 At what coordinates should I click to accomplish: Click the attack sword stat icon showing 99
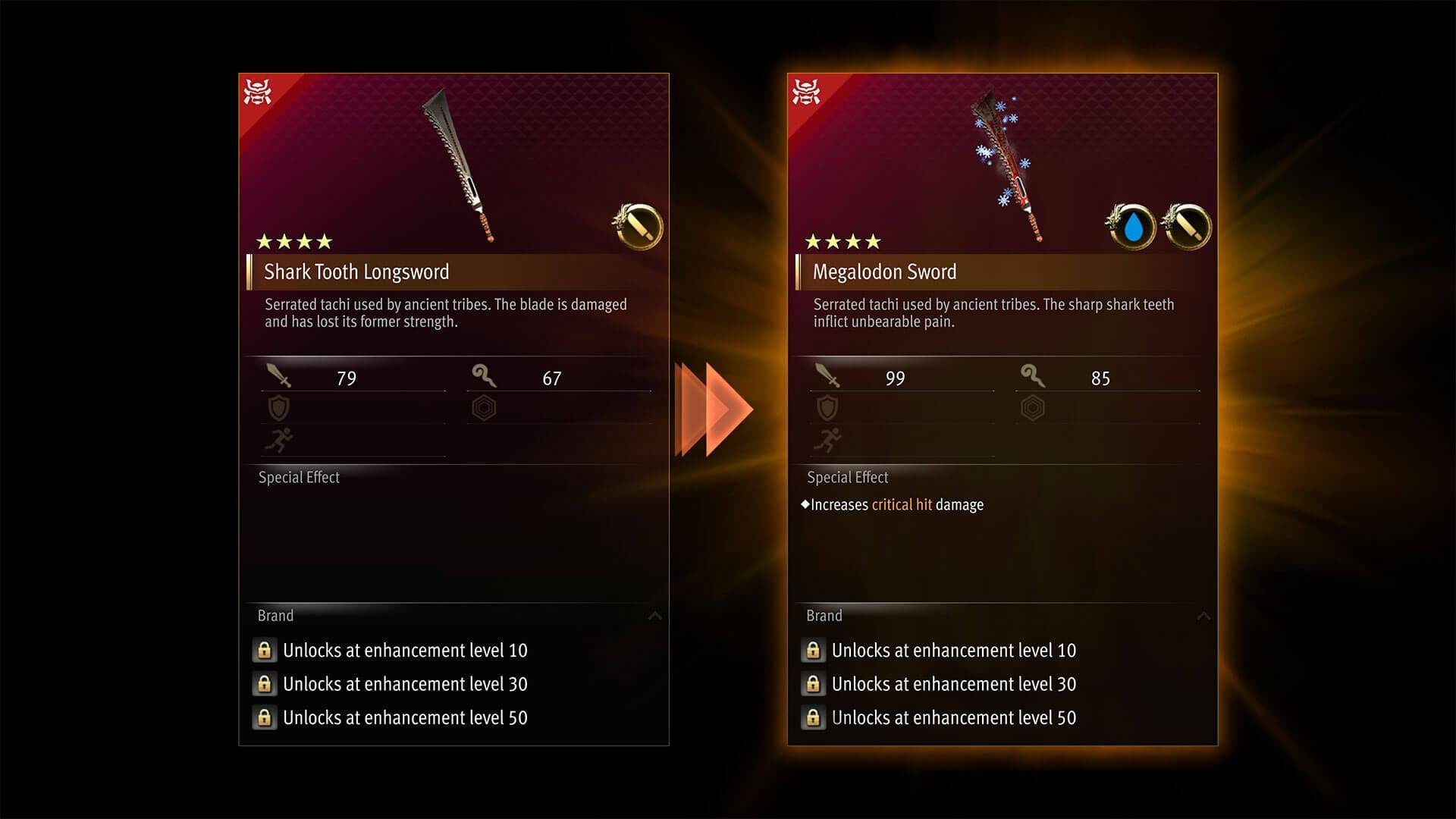tap(829, 377)
